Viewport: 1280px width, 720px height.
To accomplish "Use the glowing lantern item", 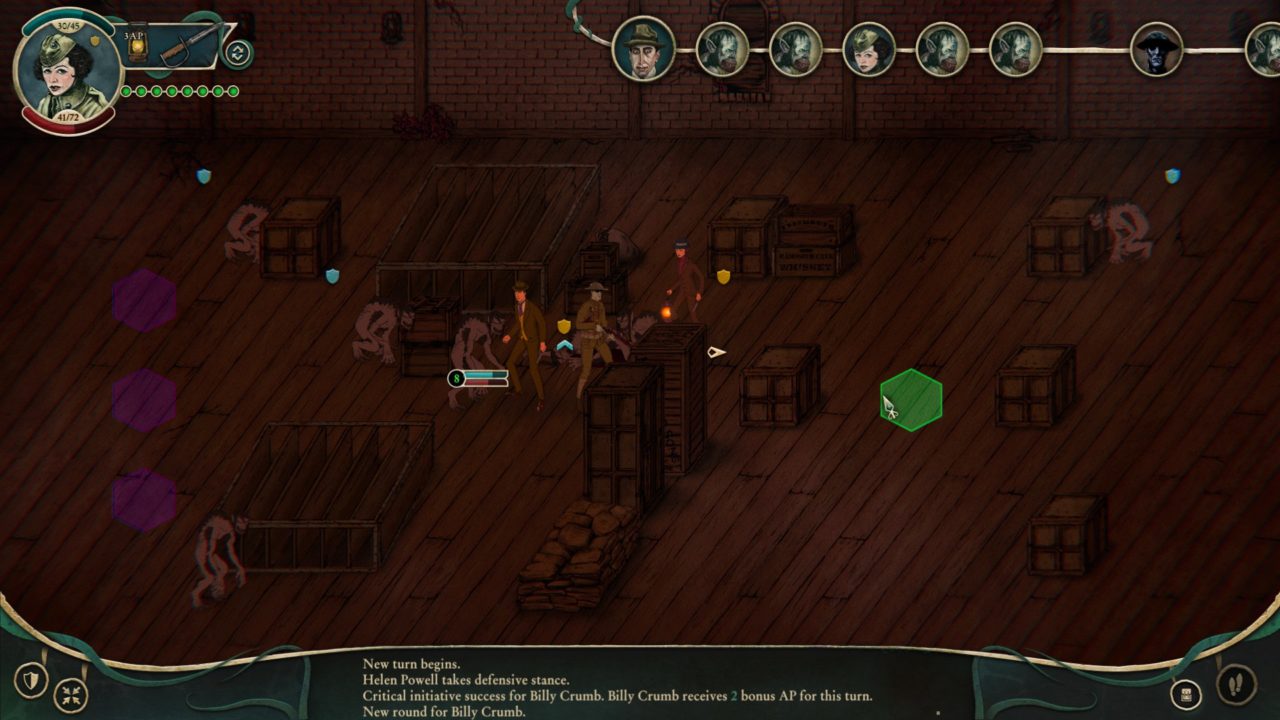I will coord(138,44).
